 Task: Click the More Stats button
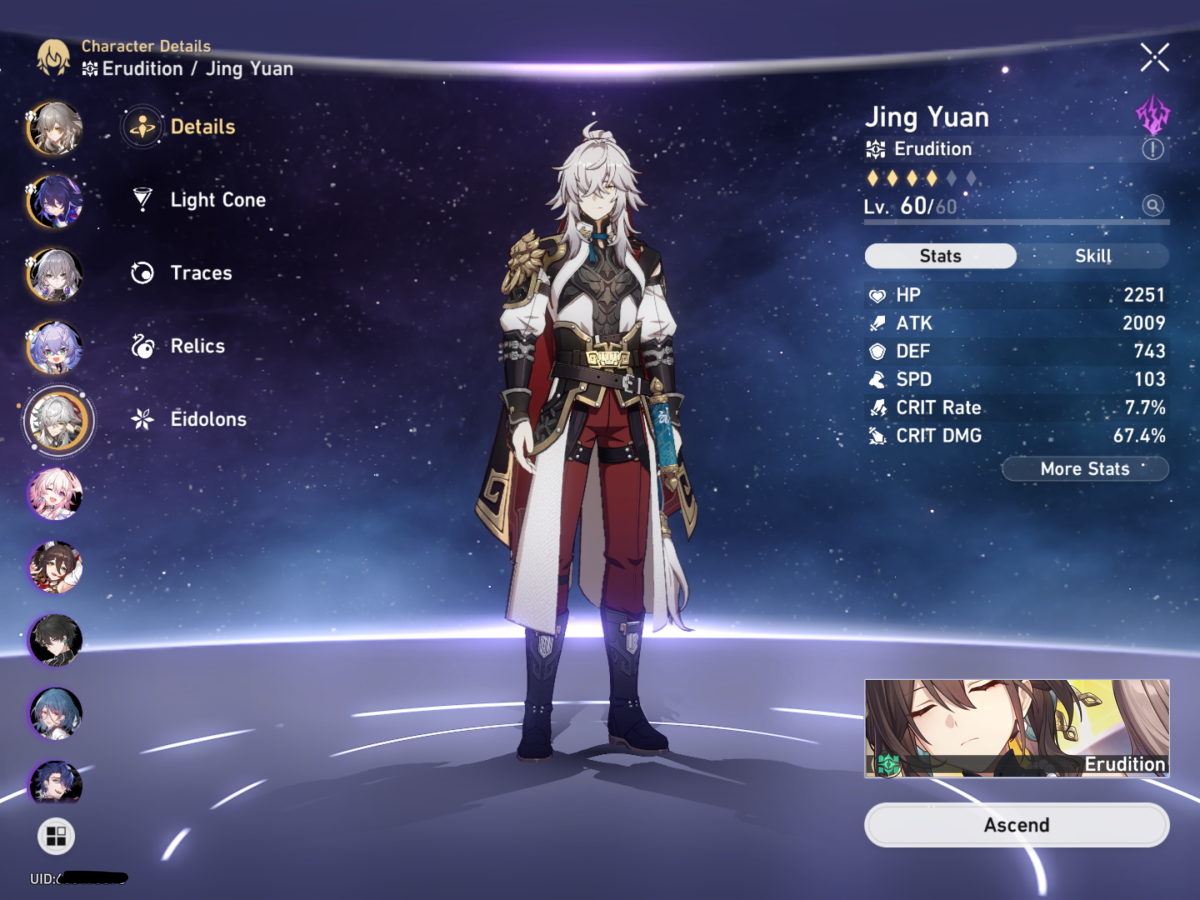coord(1084,469)
